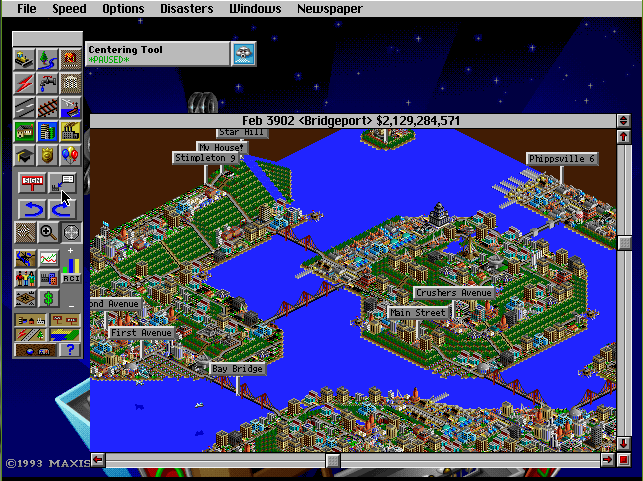
Task: Choose the balloons recreation tool
Action: pyautogui.click(x=70, y=155)
